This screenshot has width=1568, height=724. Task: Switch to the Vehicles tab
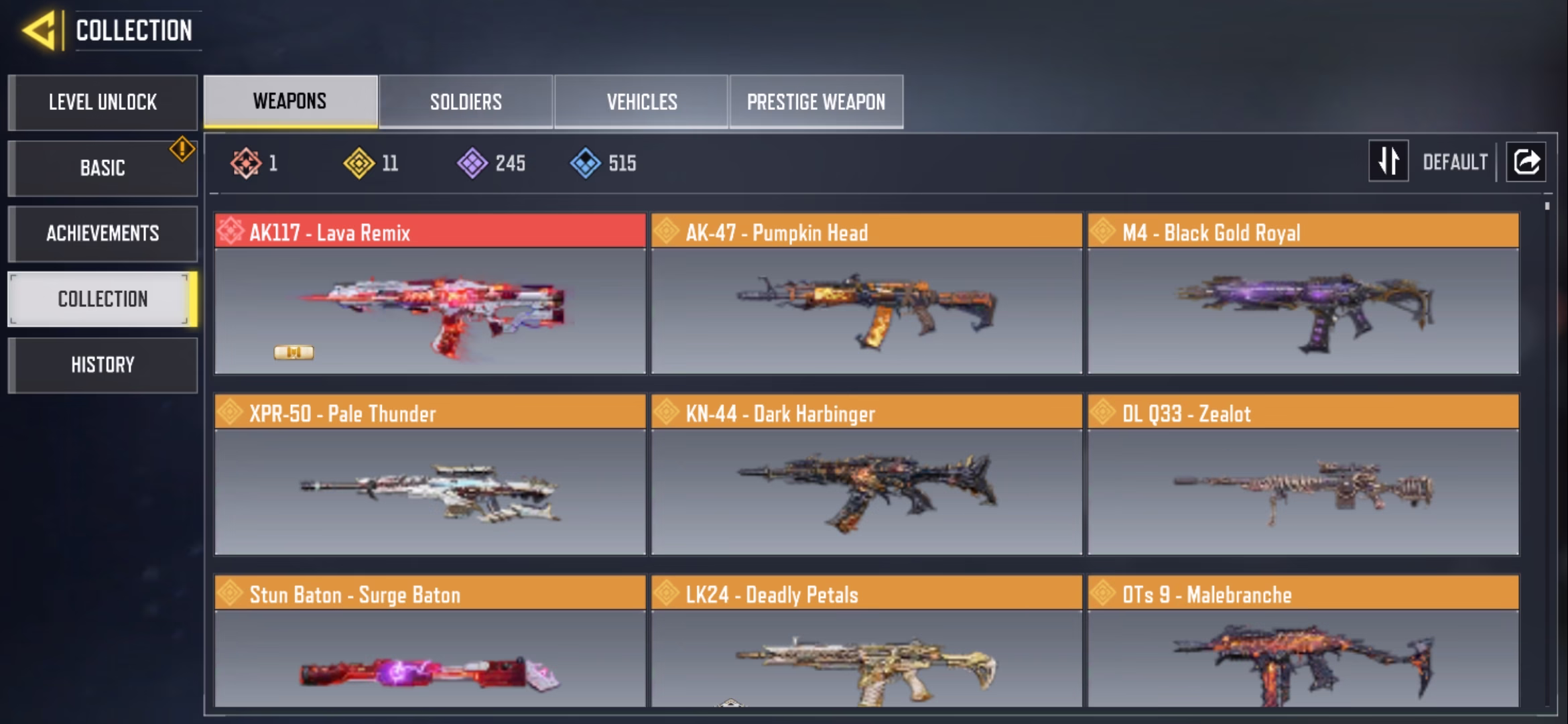tap(641, 101)
